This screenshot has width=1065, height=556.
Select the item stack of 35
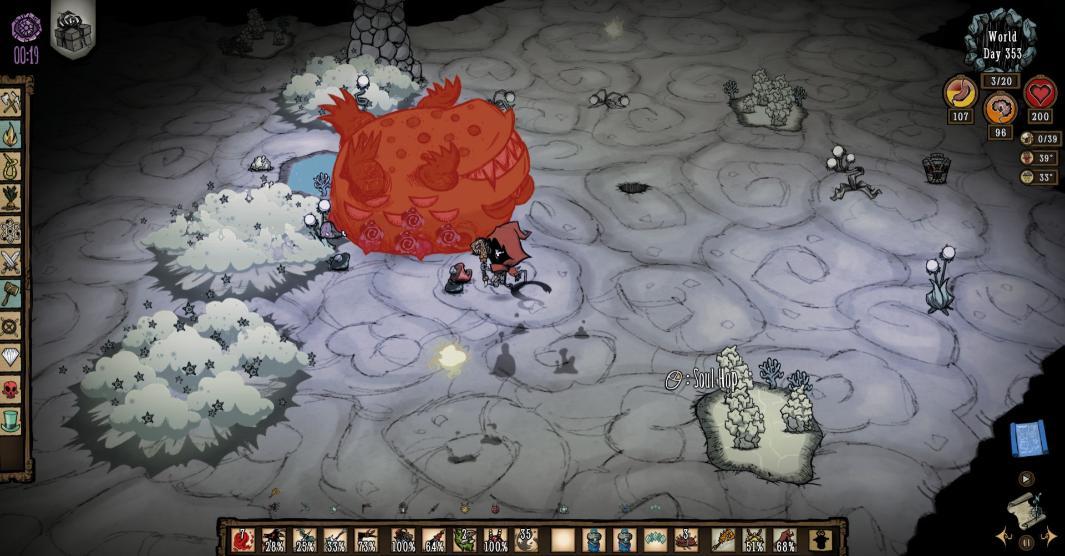(527, 541)
